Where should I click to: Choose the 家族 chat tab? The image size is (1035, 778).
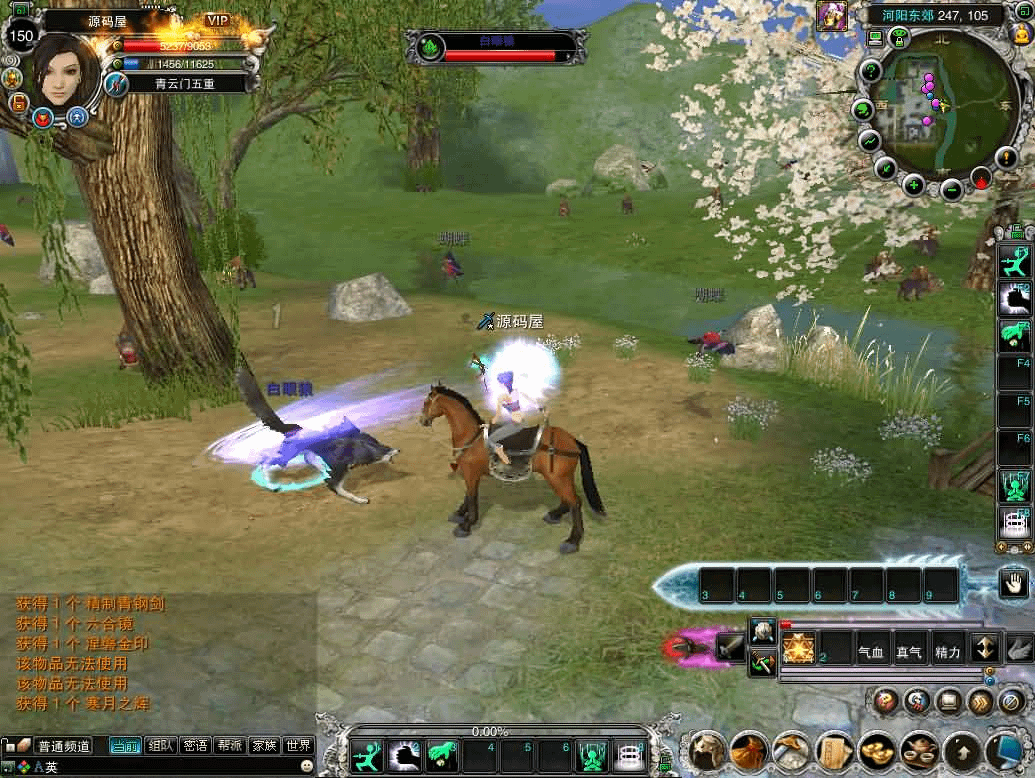point(264,745)
